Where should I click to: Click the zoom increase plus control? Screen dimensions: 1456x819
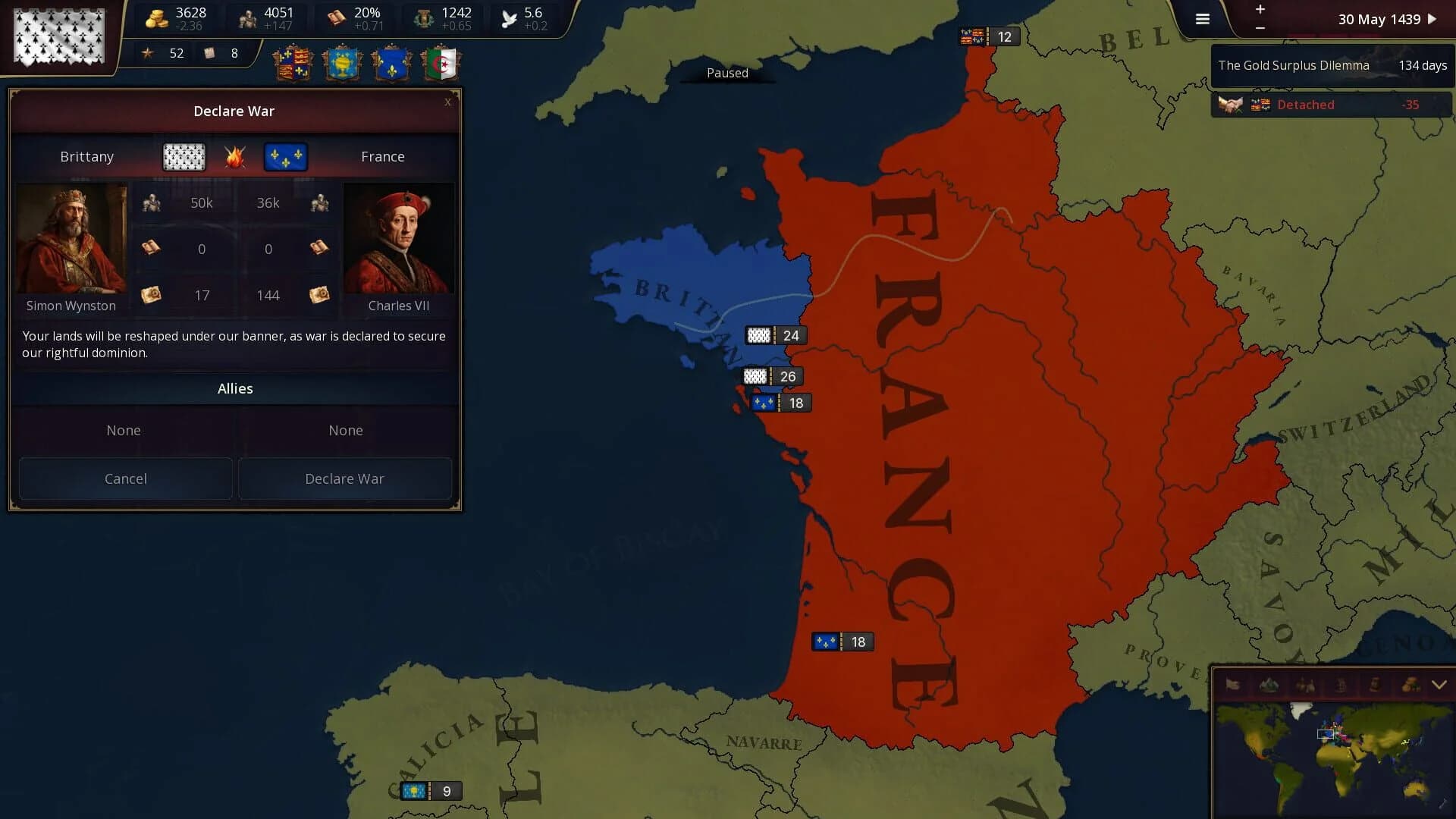tap(1260, 11)
